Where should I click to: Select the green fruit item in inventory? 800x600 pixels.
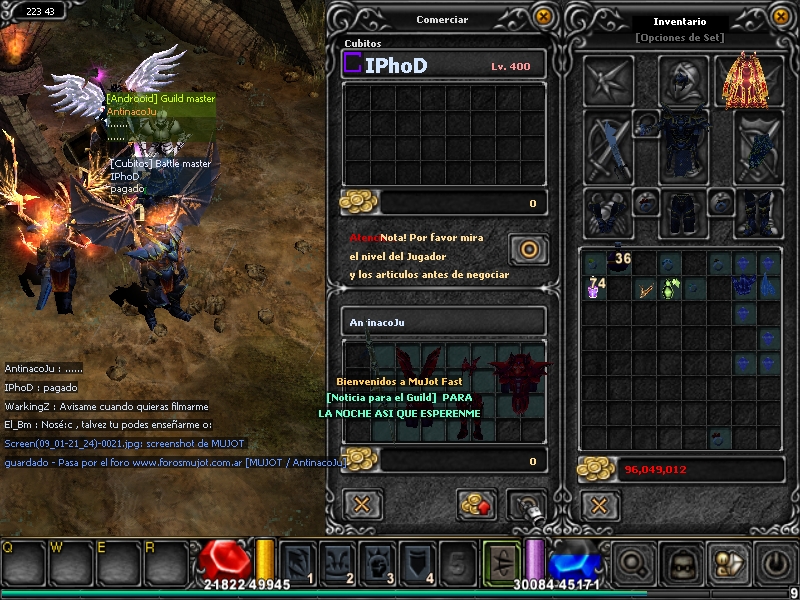coord(670,289)
